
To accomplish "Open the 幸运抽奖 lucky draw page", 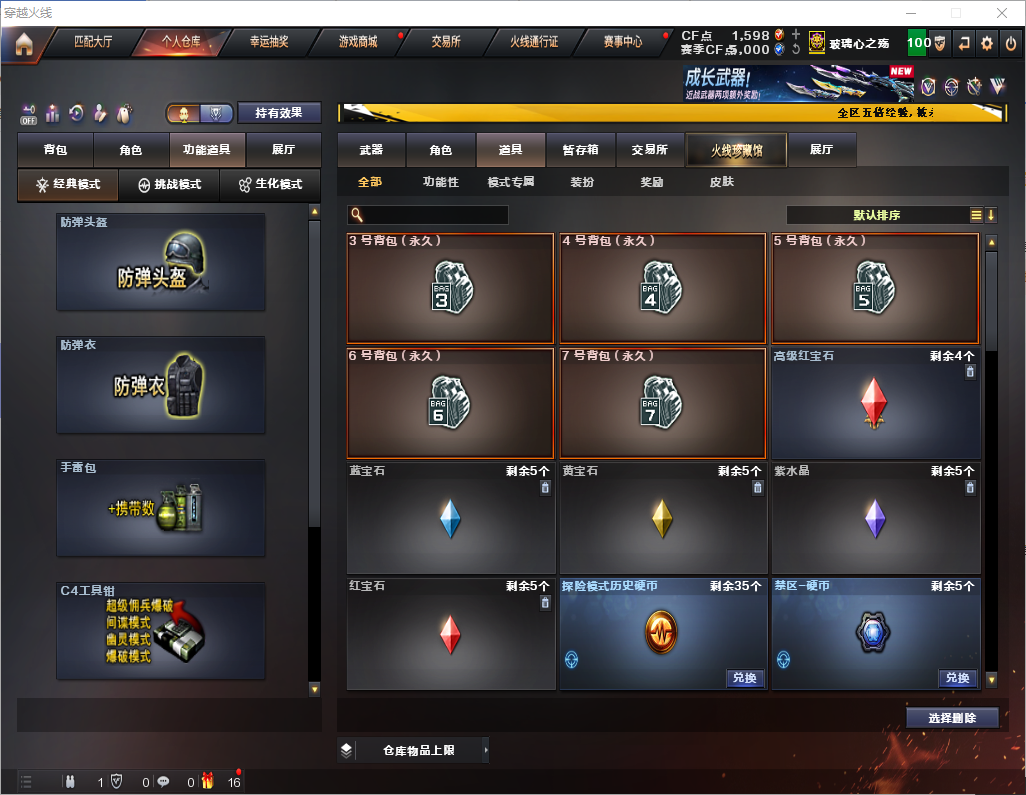I will coord(268,42).
